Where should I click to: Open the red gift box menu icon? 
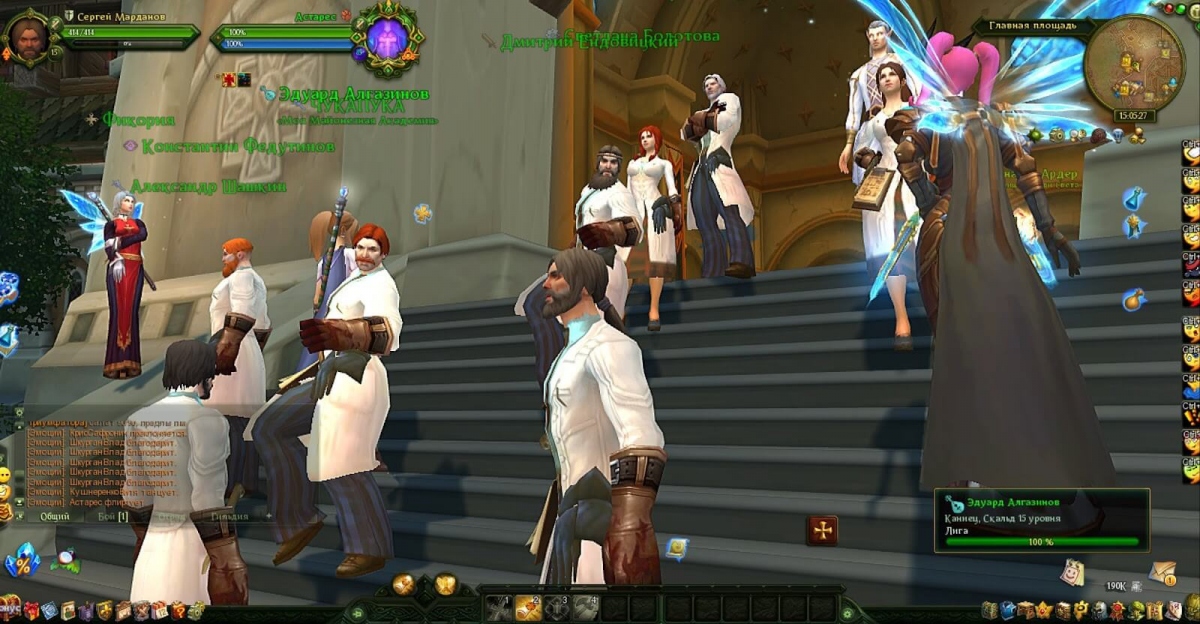[30, 610]
